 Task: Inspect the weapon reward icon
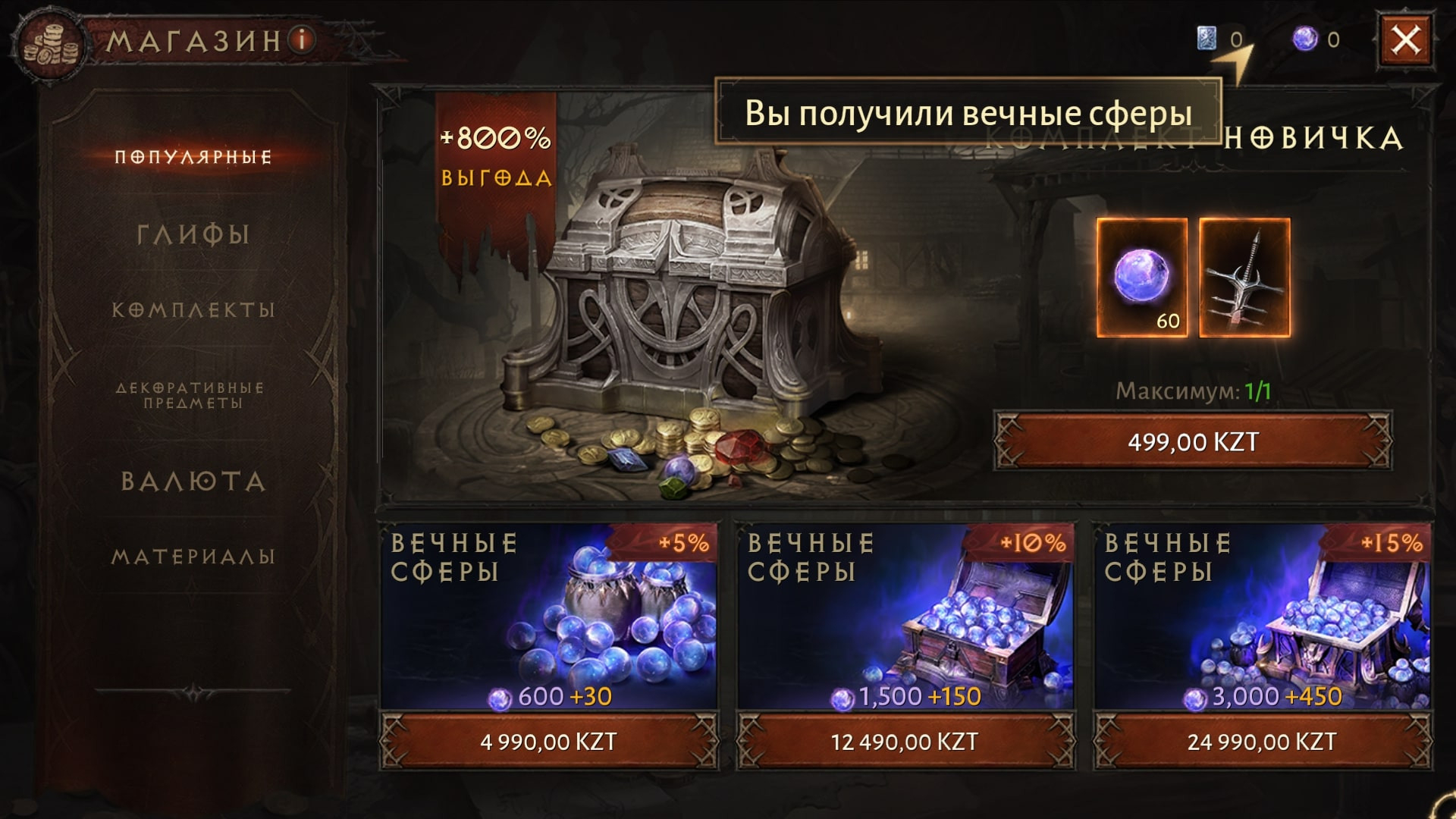1244,278
